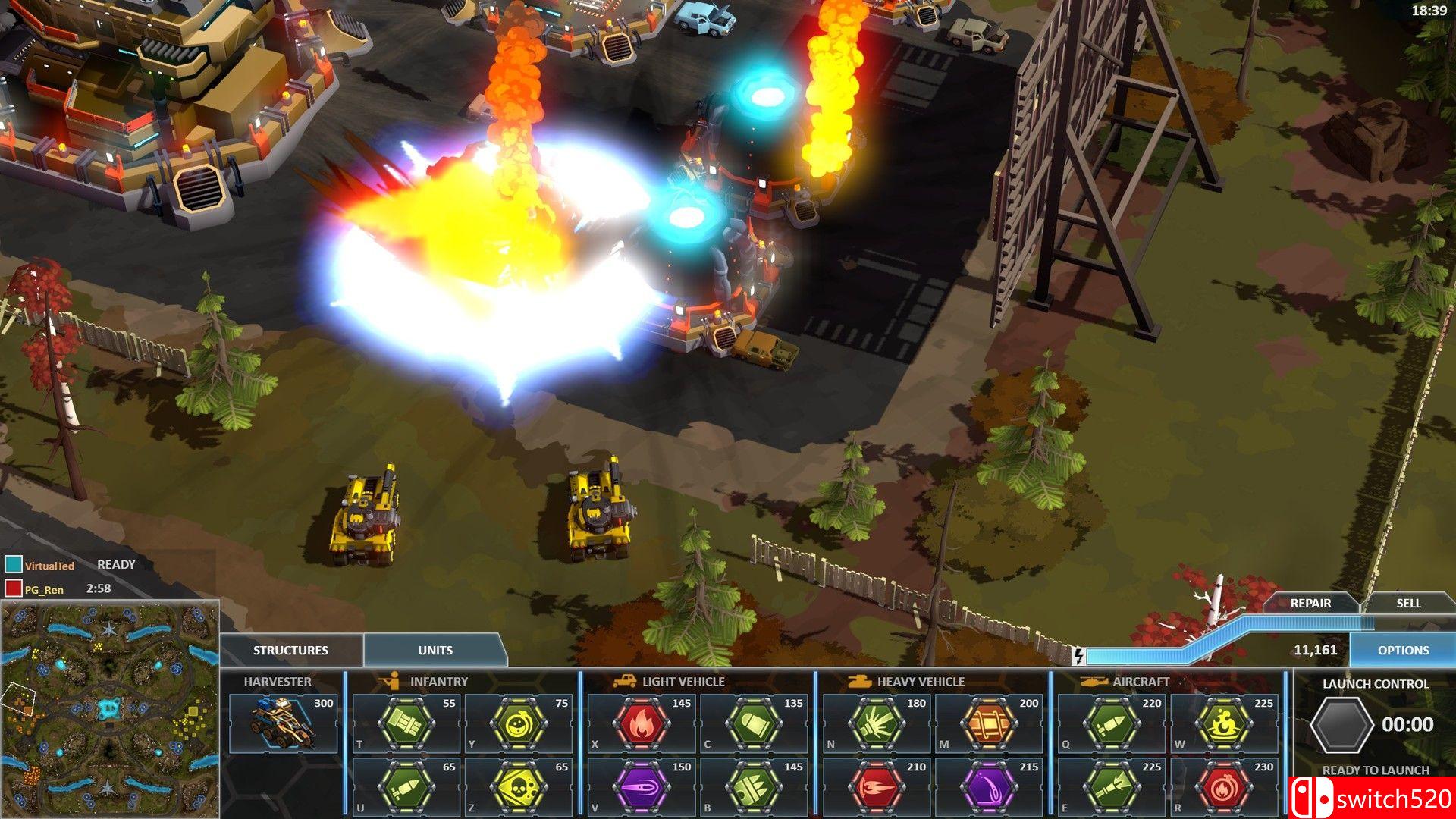Switch to the Structures tab
The width and height of the screenshot is (1456, 819).
pos(290,650)
